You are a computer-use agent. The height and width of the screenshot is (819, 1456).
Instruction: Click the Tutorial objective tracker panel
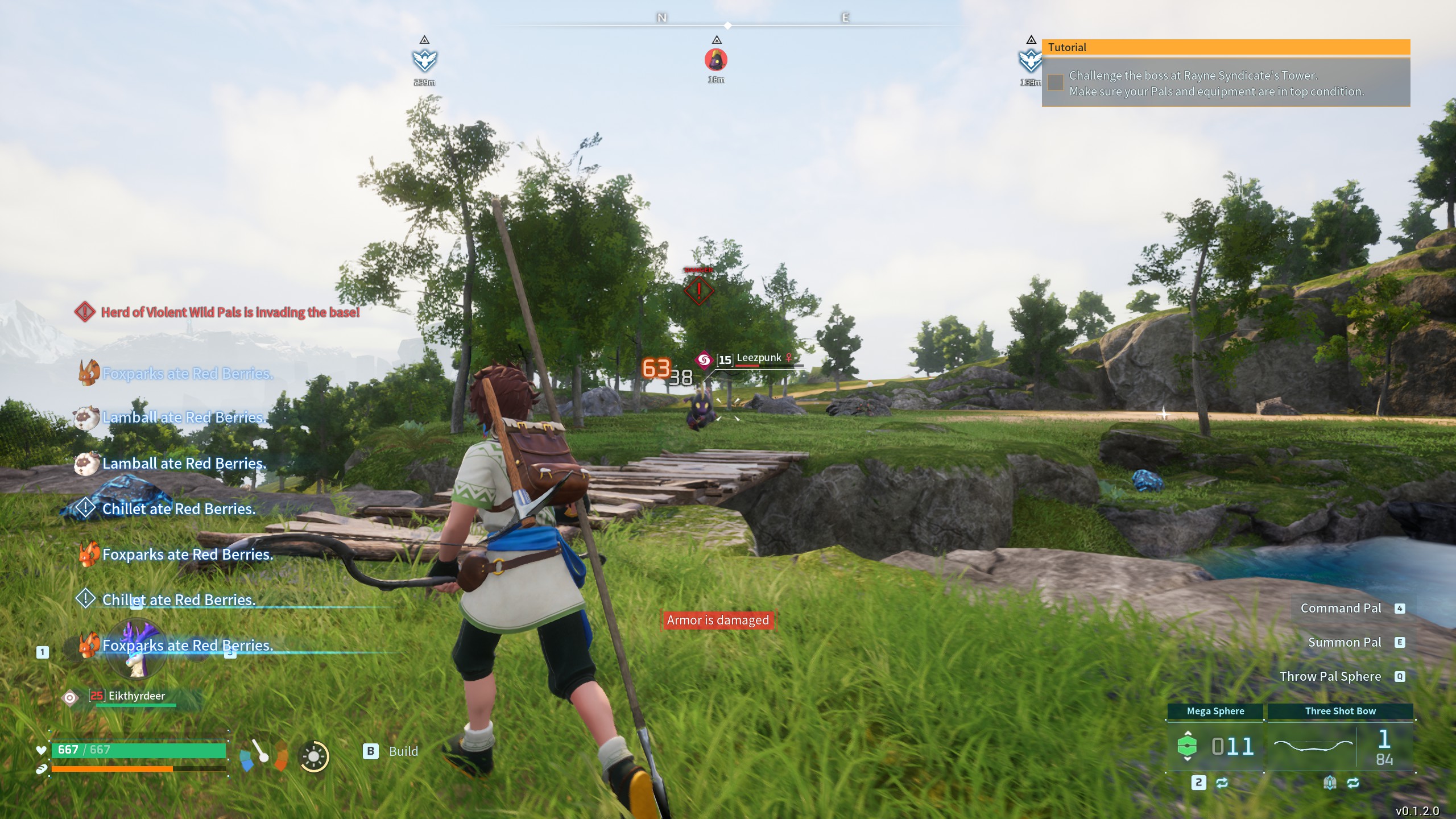tap(1226, 74)
